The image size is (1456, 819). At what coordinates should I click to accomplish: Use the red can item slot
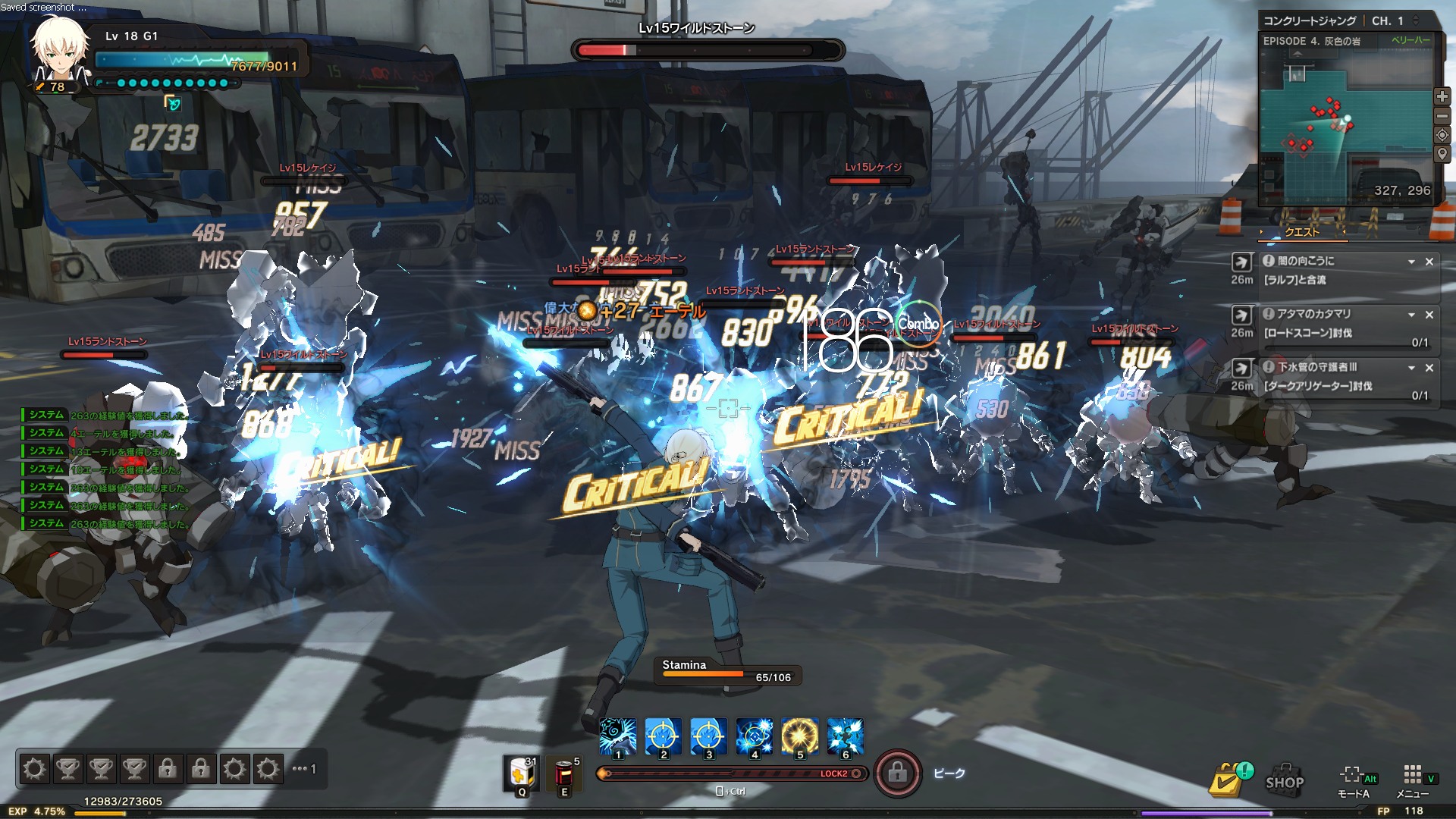coord(564,773)
